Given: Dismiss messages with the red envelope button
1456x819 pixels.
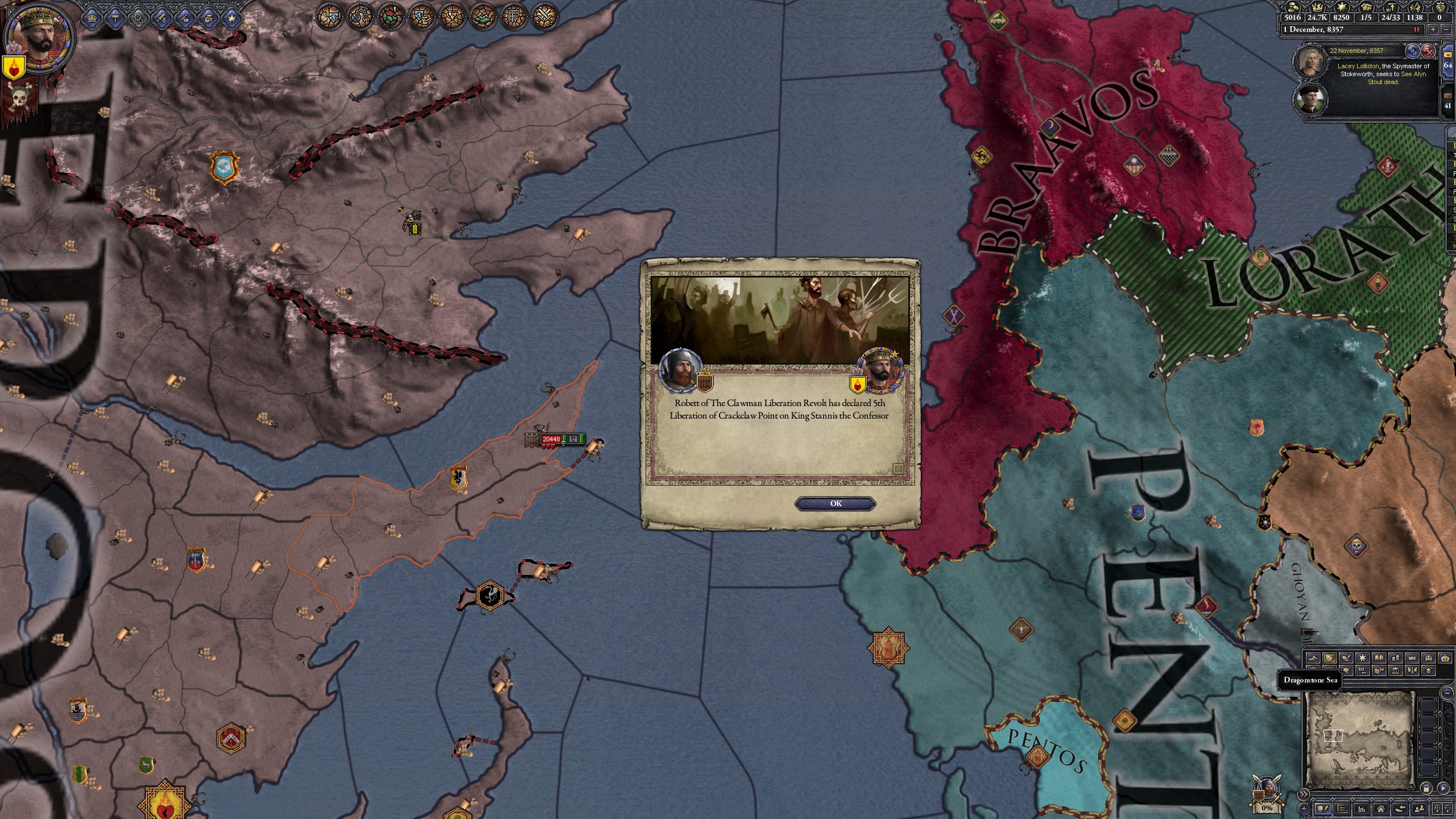Looking at the screenshot, I should point(1428,52).
